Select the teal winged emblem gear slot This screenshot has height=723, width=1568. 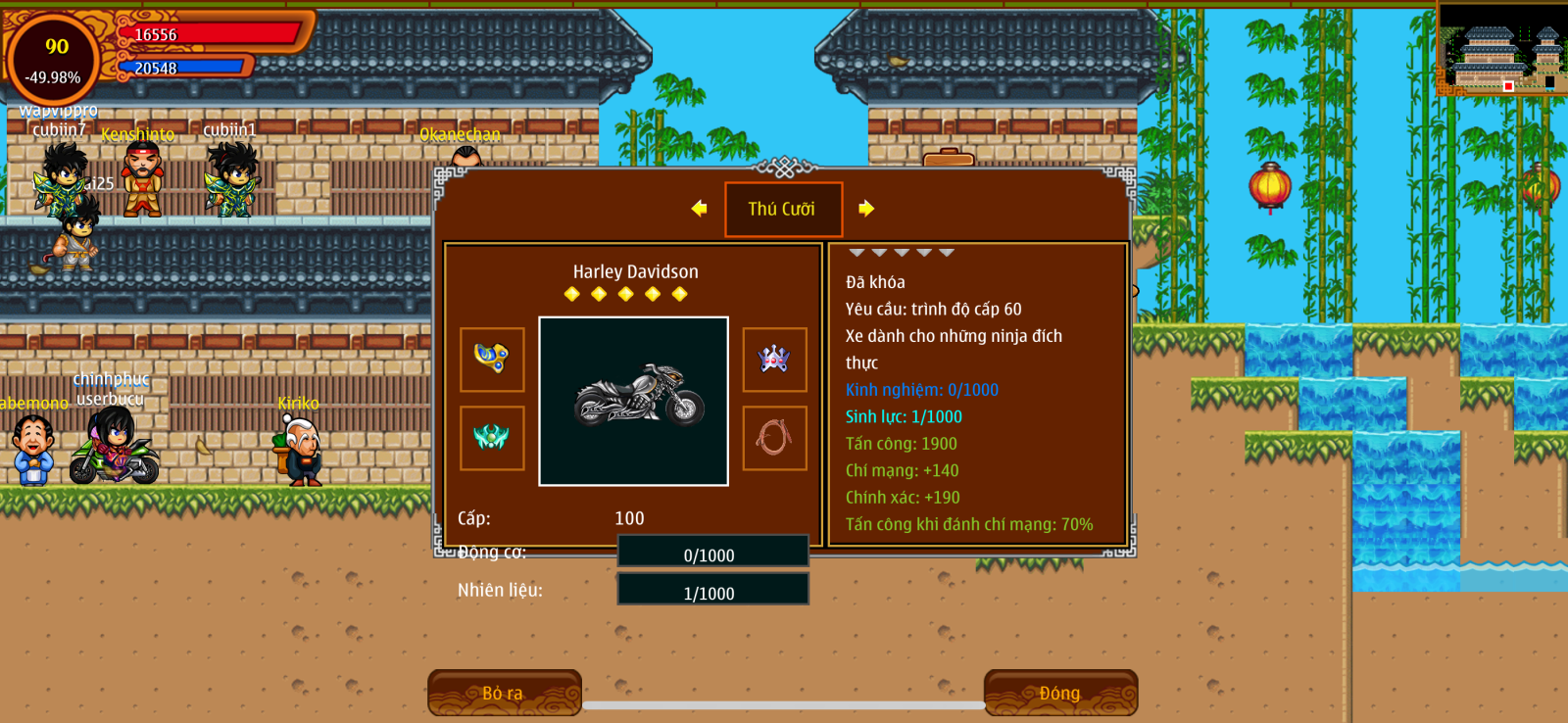tap(492, 438)
